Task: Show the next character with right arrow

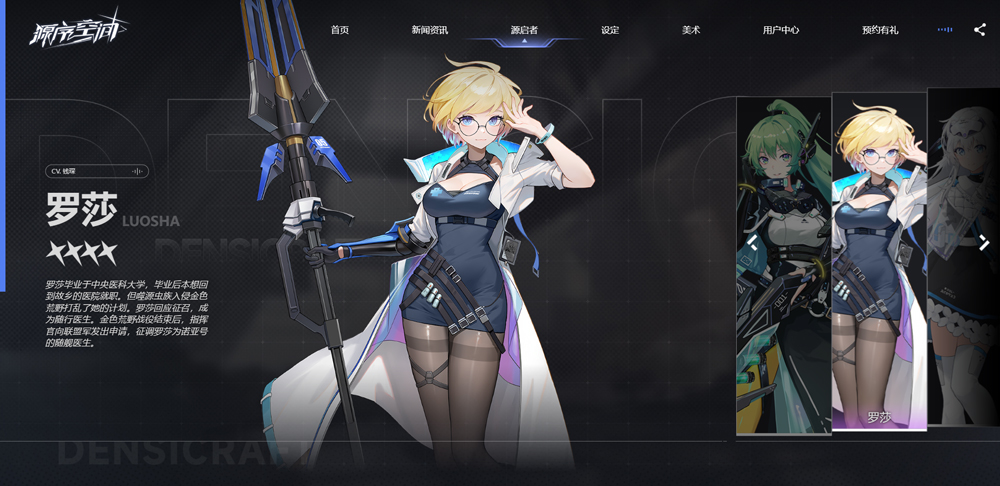Action: [x=984, y=242]
